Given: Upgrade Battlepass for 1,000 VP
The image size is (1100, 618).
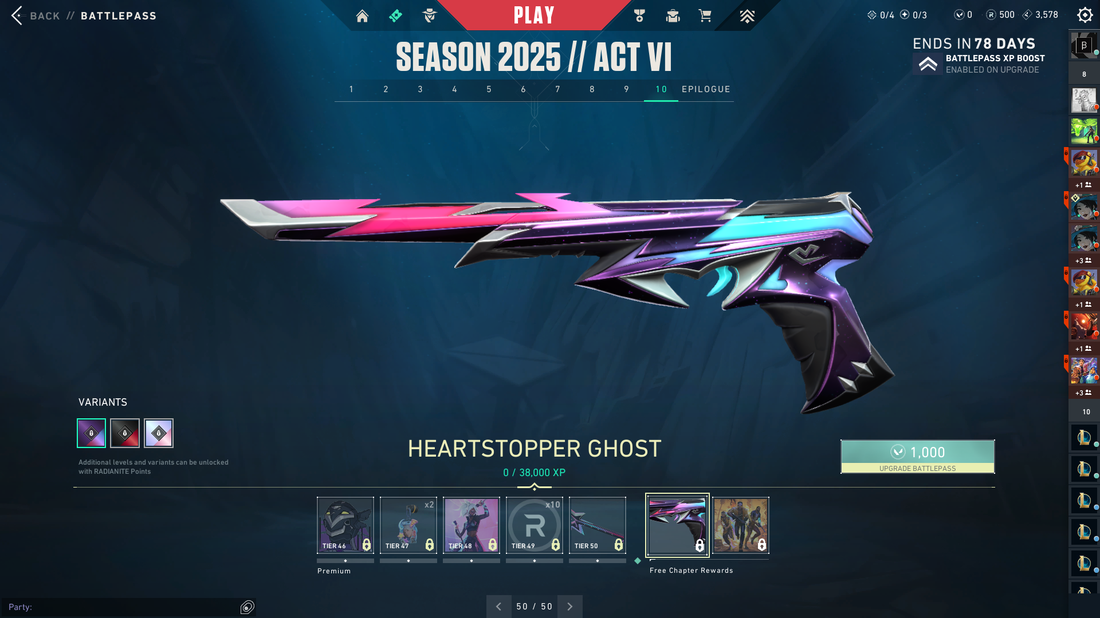Looking at the screenshot, I should coord(917,456).
